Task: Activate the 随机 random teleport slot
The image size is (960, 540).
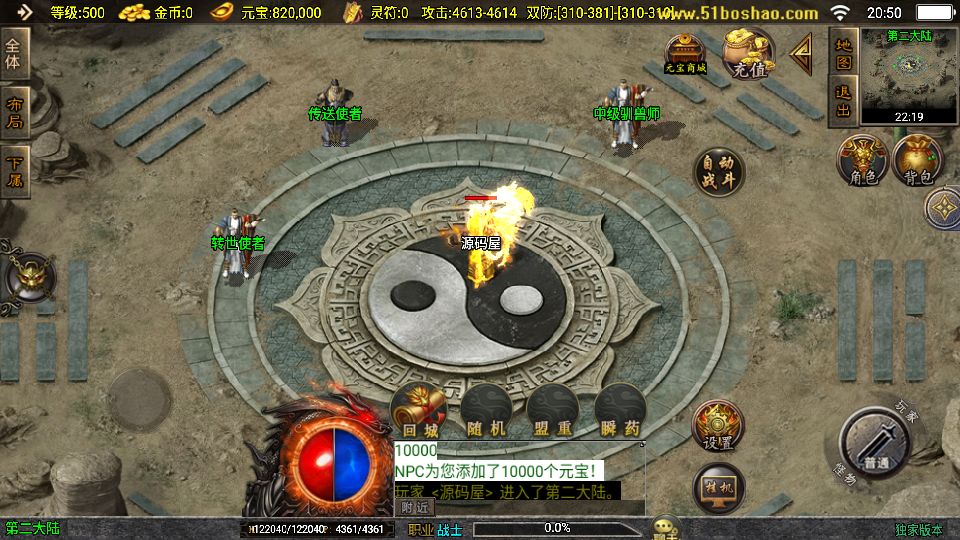Action: [x=486, y=410]
